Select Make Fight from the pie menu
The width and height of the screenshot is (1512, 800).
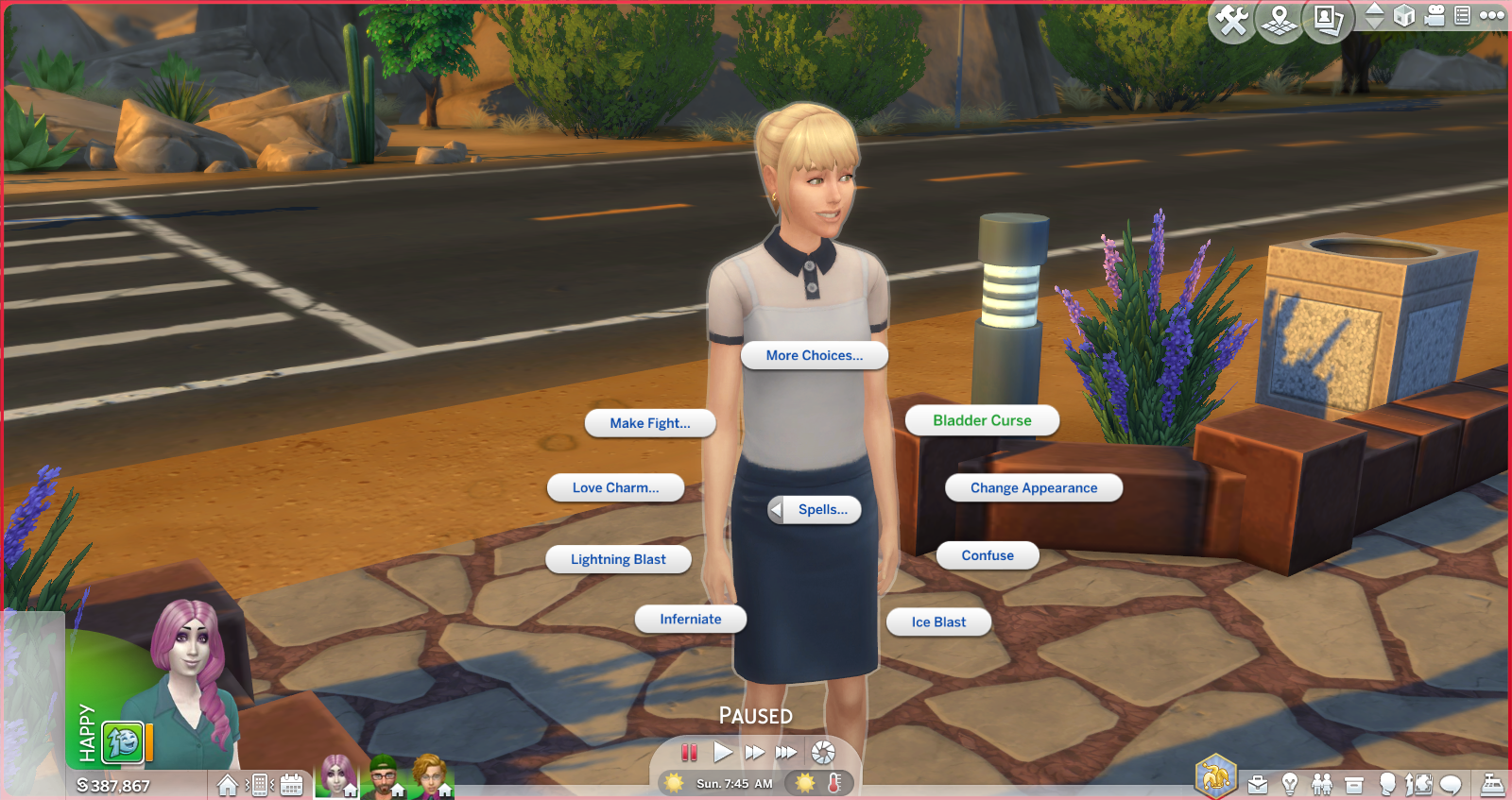pos(651,423)
